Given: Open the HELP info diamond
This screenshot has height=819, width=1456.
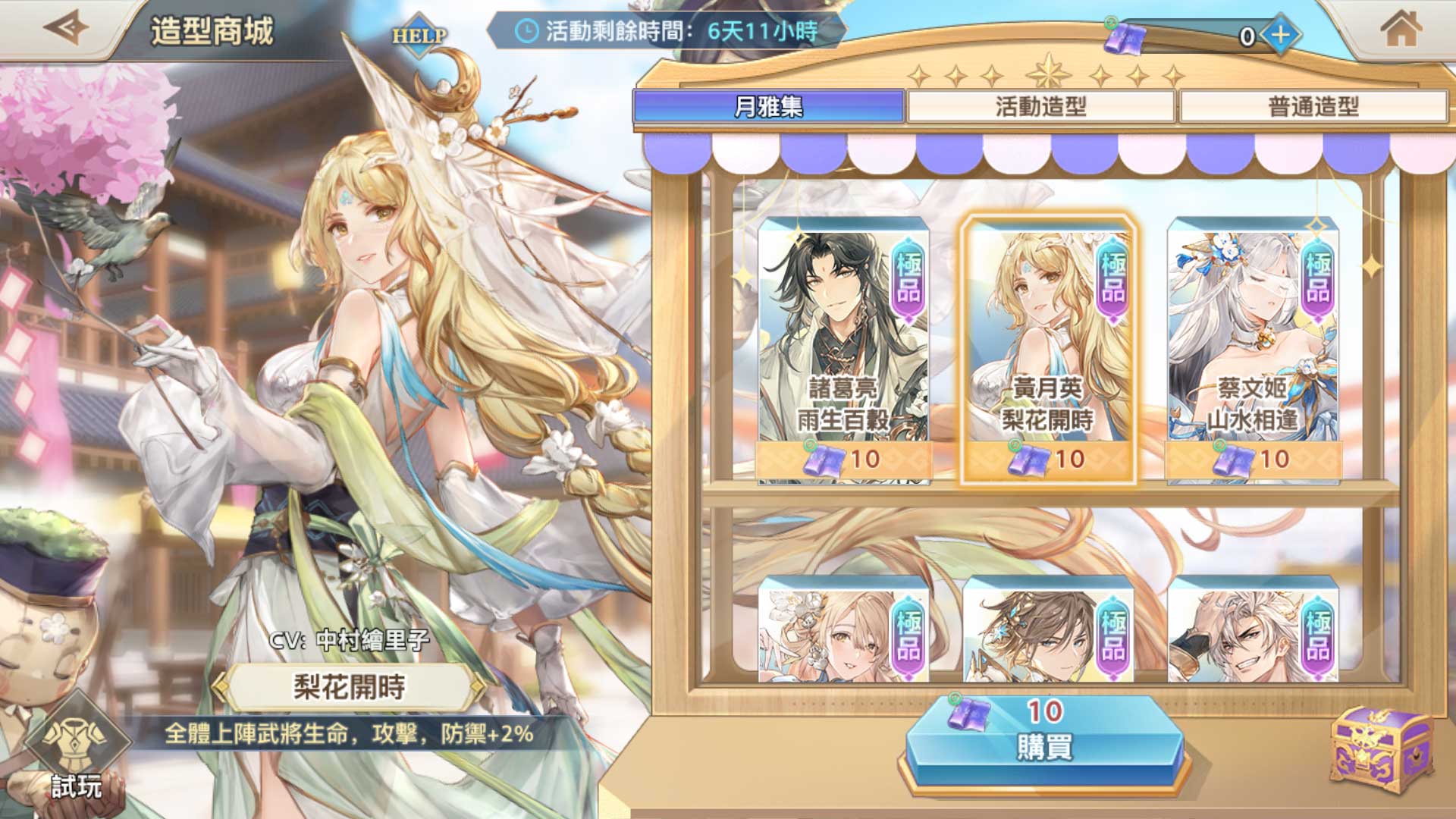Looking at the screenshot, I should click(x=419, y=35).
